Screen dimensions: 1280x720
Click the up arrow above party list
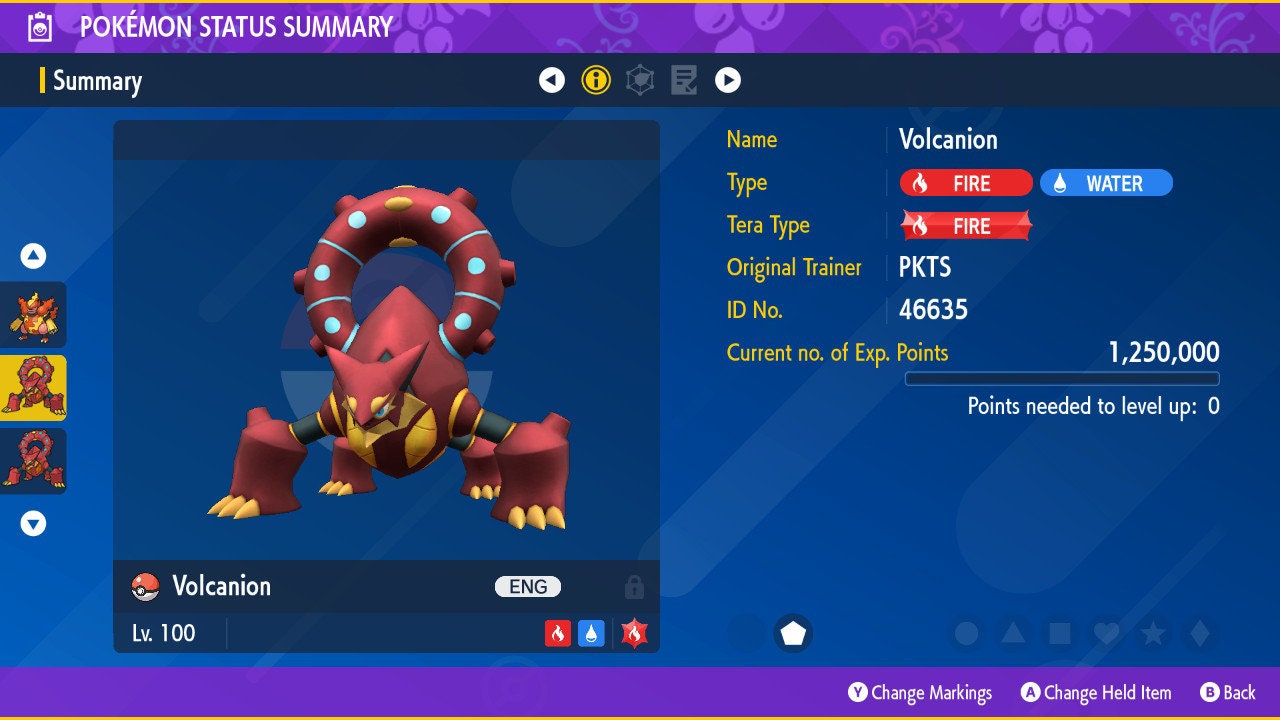(x=33, y=256)
